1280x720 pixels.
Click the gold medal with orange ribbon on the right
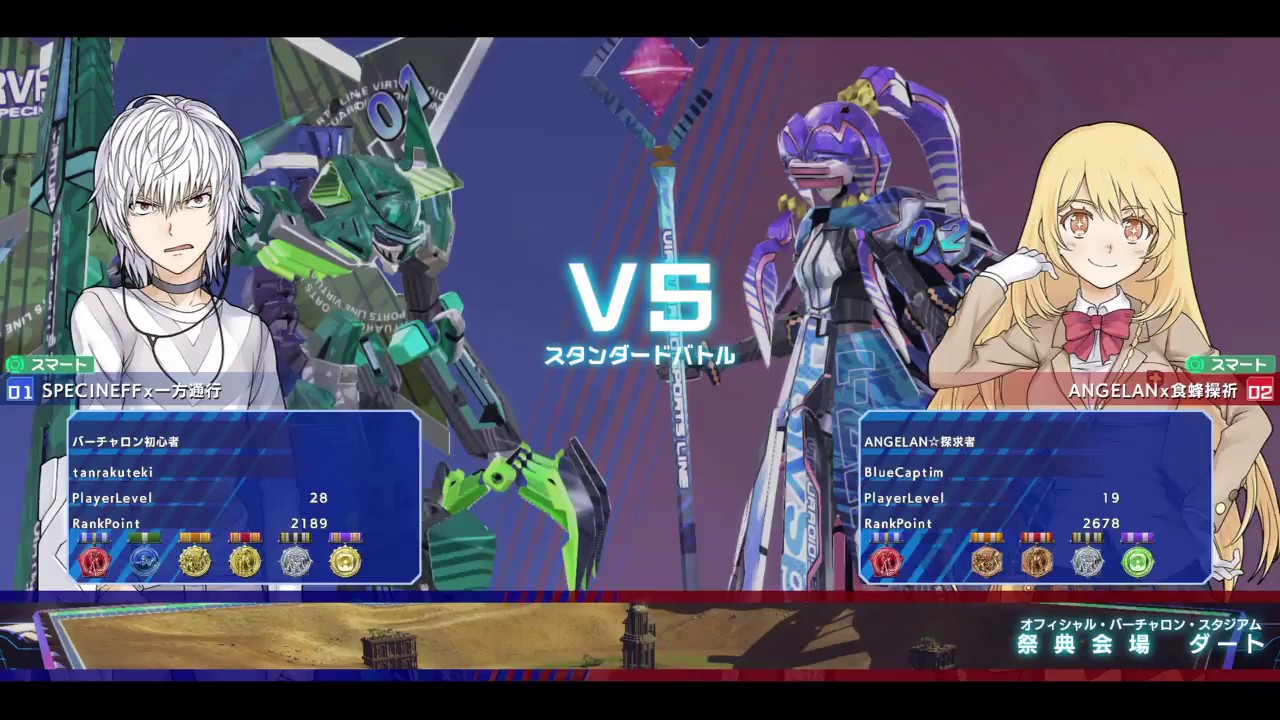988,560
